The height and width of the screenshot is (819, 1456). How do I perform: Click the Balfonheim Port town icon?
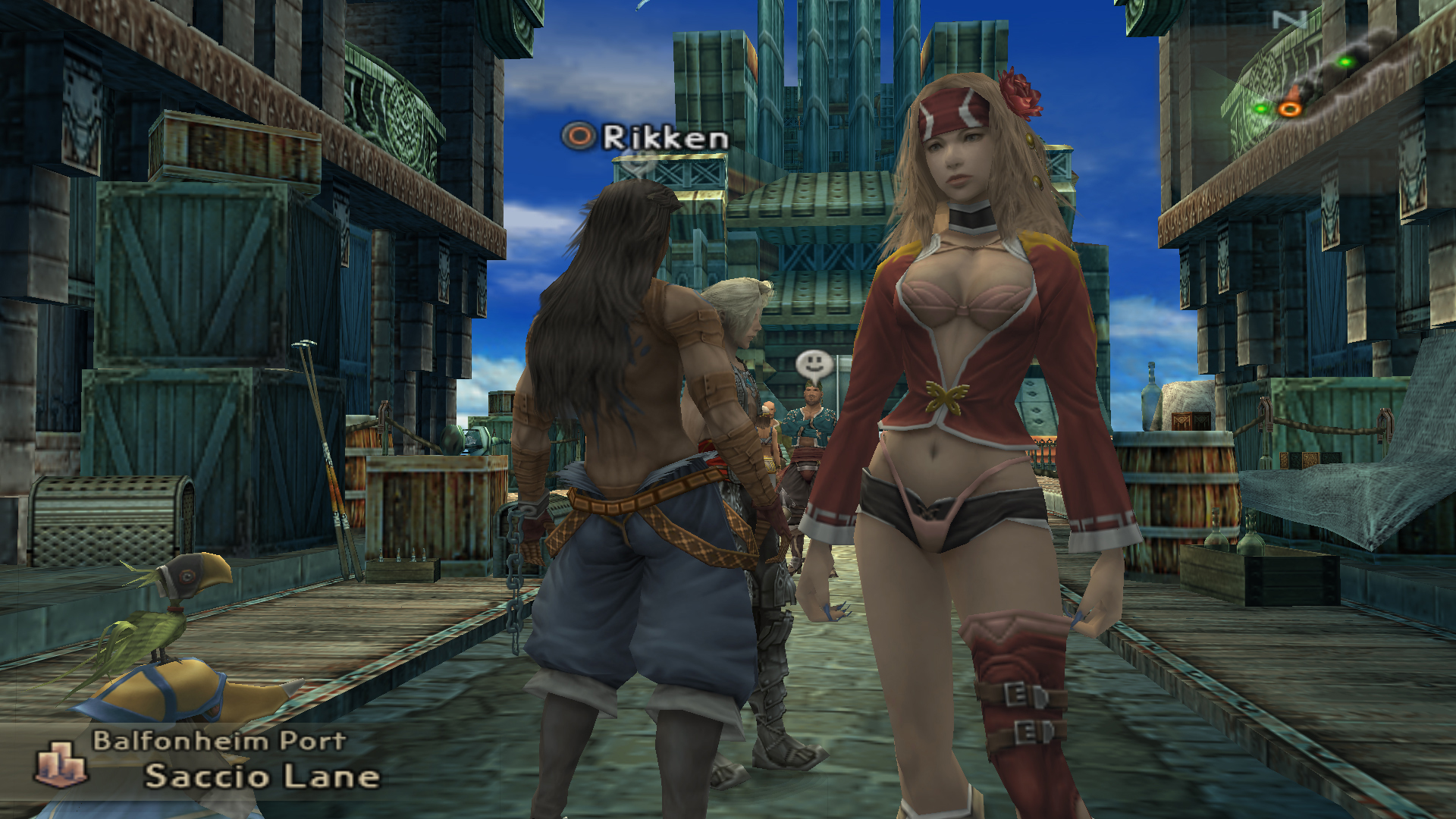[61, 763]
